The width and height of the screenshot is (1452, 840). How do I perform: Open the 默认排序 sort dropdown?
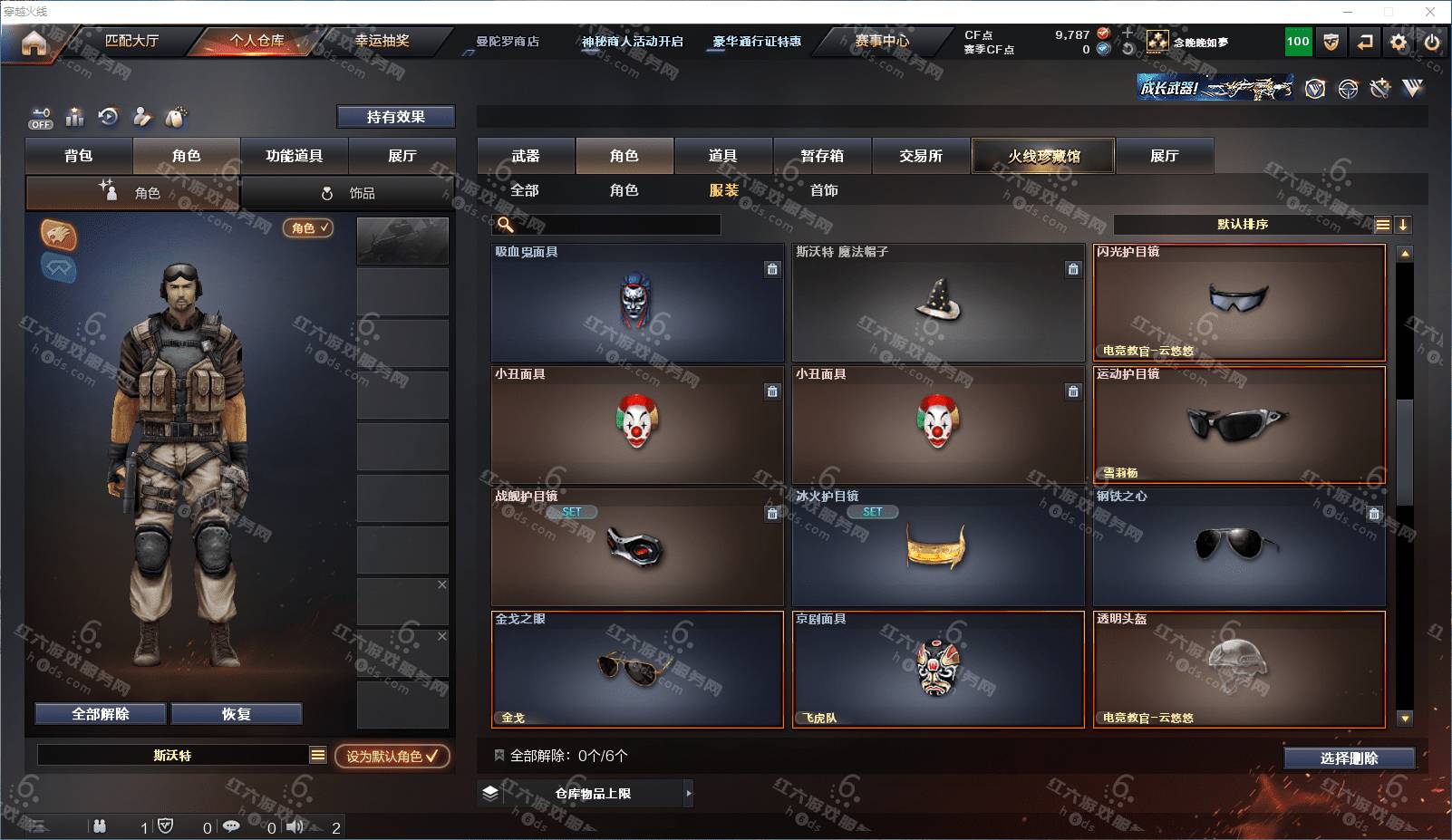click(1243, 225)
